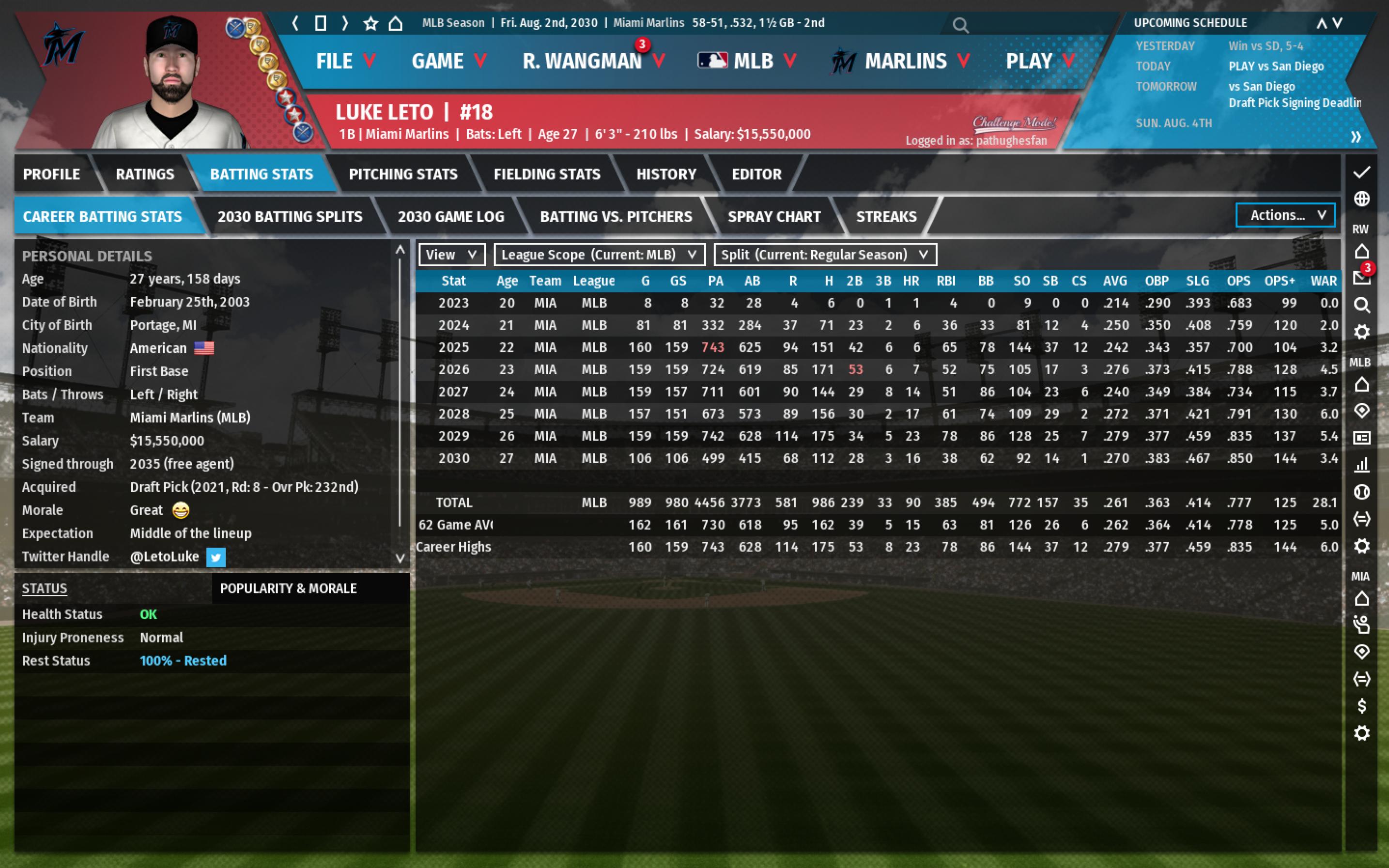Image resolution: width=1389 pixels, height=868 pixels.
Task: Expand the Actions dropdown
Action: [x=1284, y=215]
